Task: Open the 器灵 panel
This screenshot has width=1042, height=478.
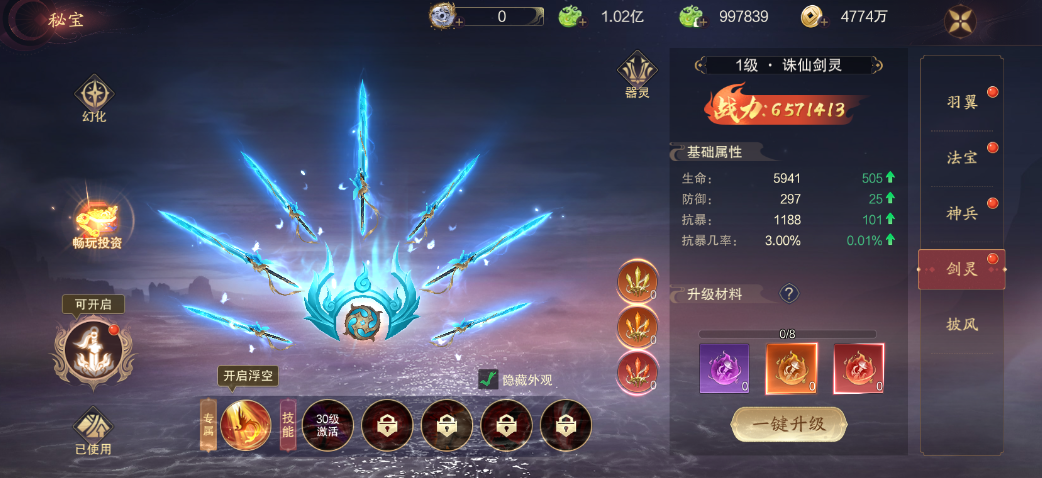Action: (637, 74)
